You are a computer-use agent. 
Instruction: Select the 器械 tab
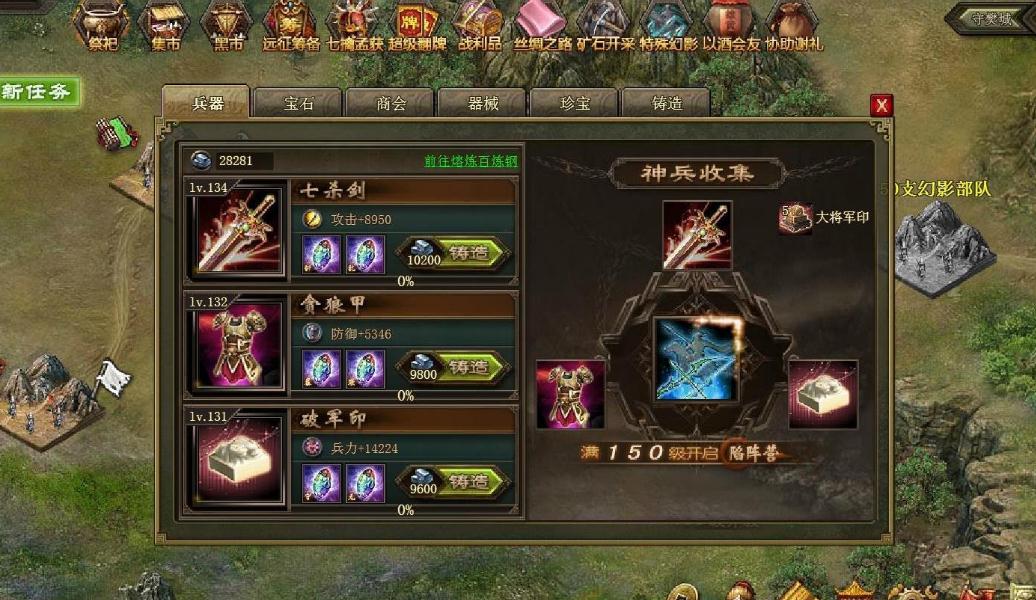(x=482, y=103)
